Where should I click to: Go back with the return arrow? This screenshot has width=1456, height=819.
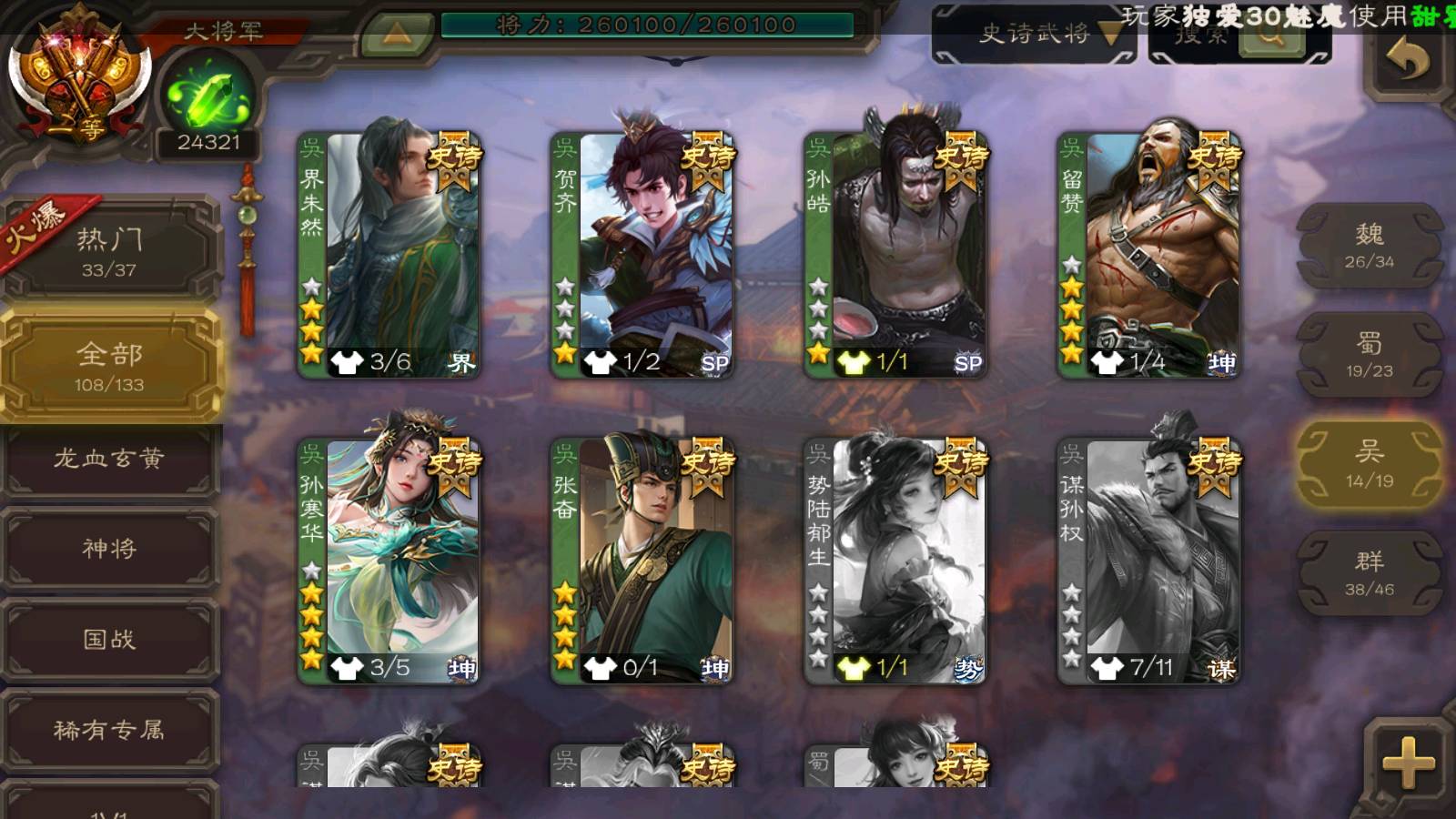pos(1407,62)
